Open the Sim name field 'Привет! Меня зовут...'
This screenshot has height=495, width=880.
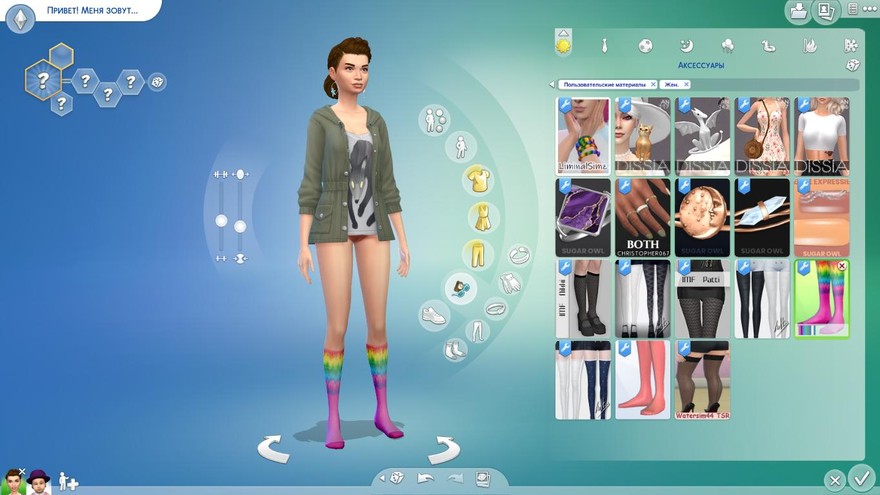point(90,13)
